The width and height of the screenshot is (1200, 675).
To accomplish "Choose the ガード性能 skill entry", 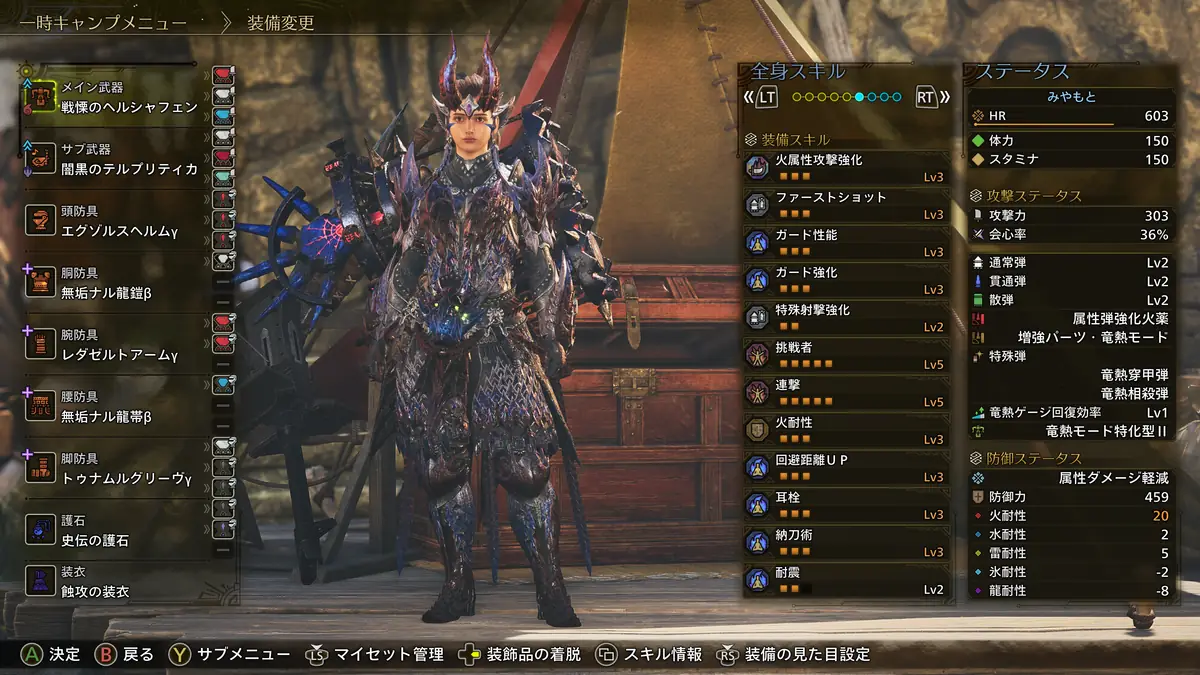I will (846, 243).
